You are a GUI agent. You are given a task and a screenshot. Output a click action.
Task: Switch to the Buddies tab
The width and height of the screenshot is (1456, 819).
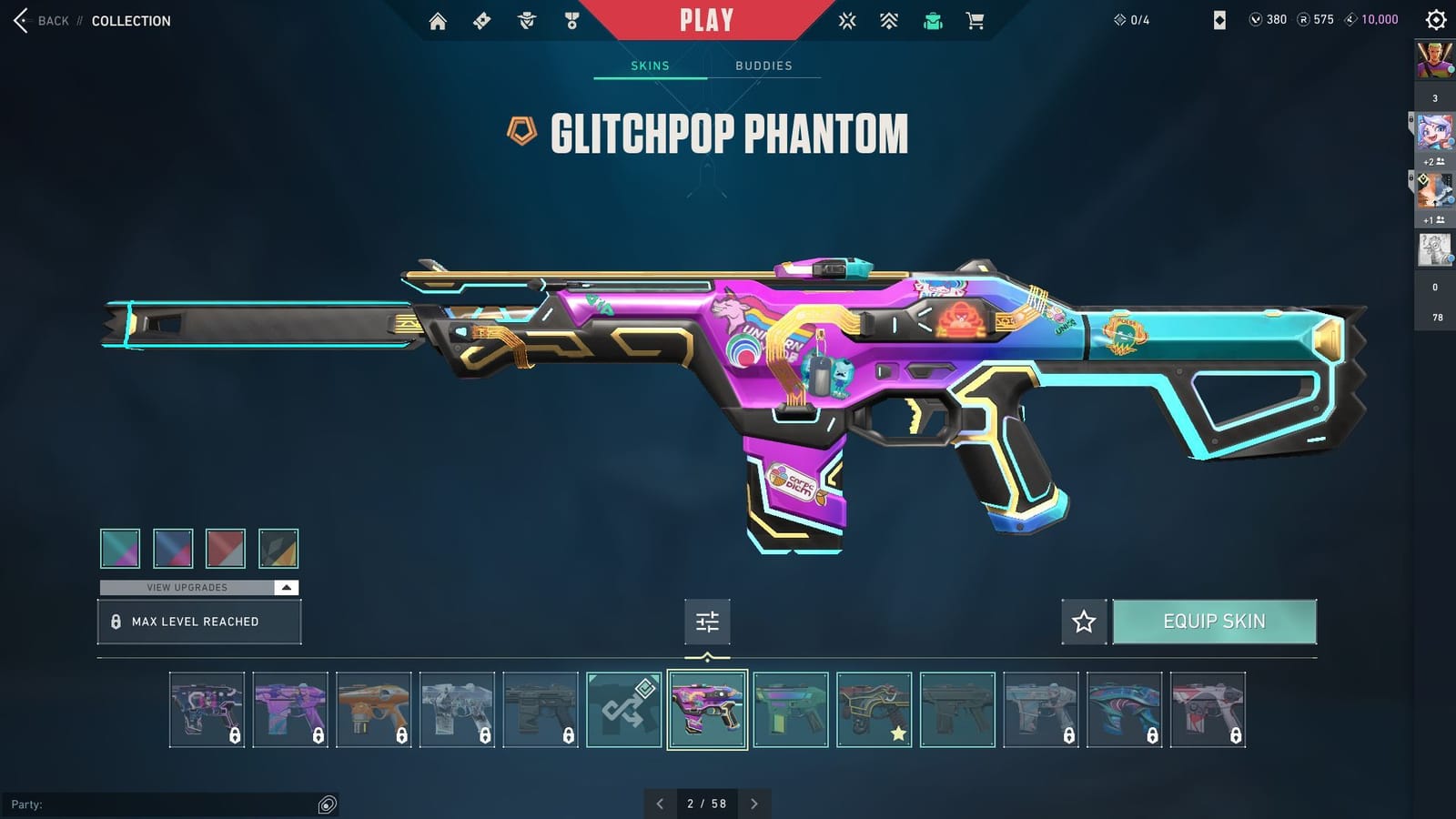[764, 65]
